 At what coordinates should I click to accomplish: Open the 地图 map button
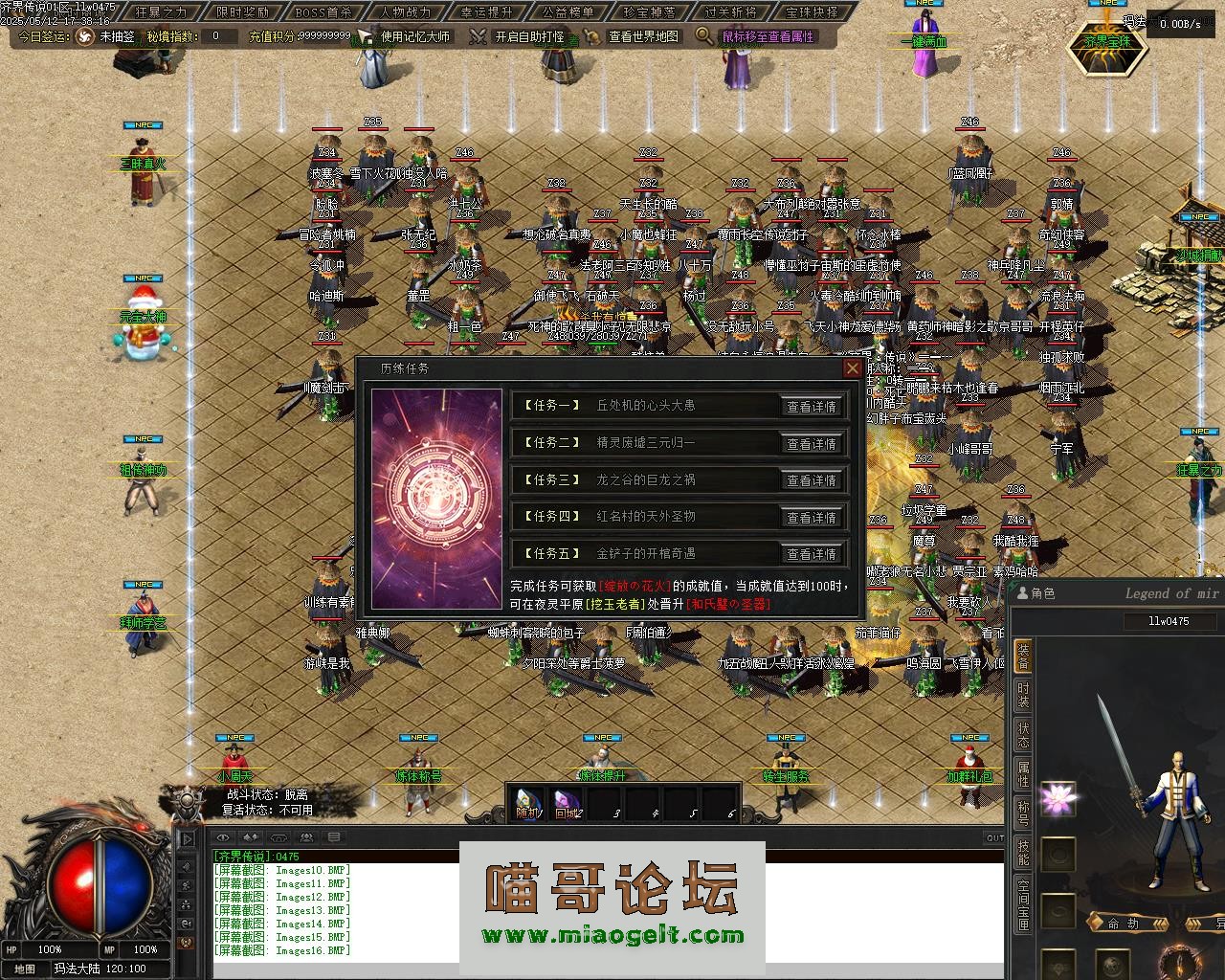click(25, 969)
